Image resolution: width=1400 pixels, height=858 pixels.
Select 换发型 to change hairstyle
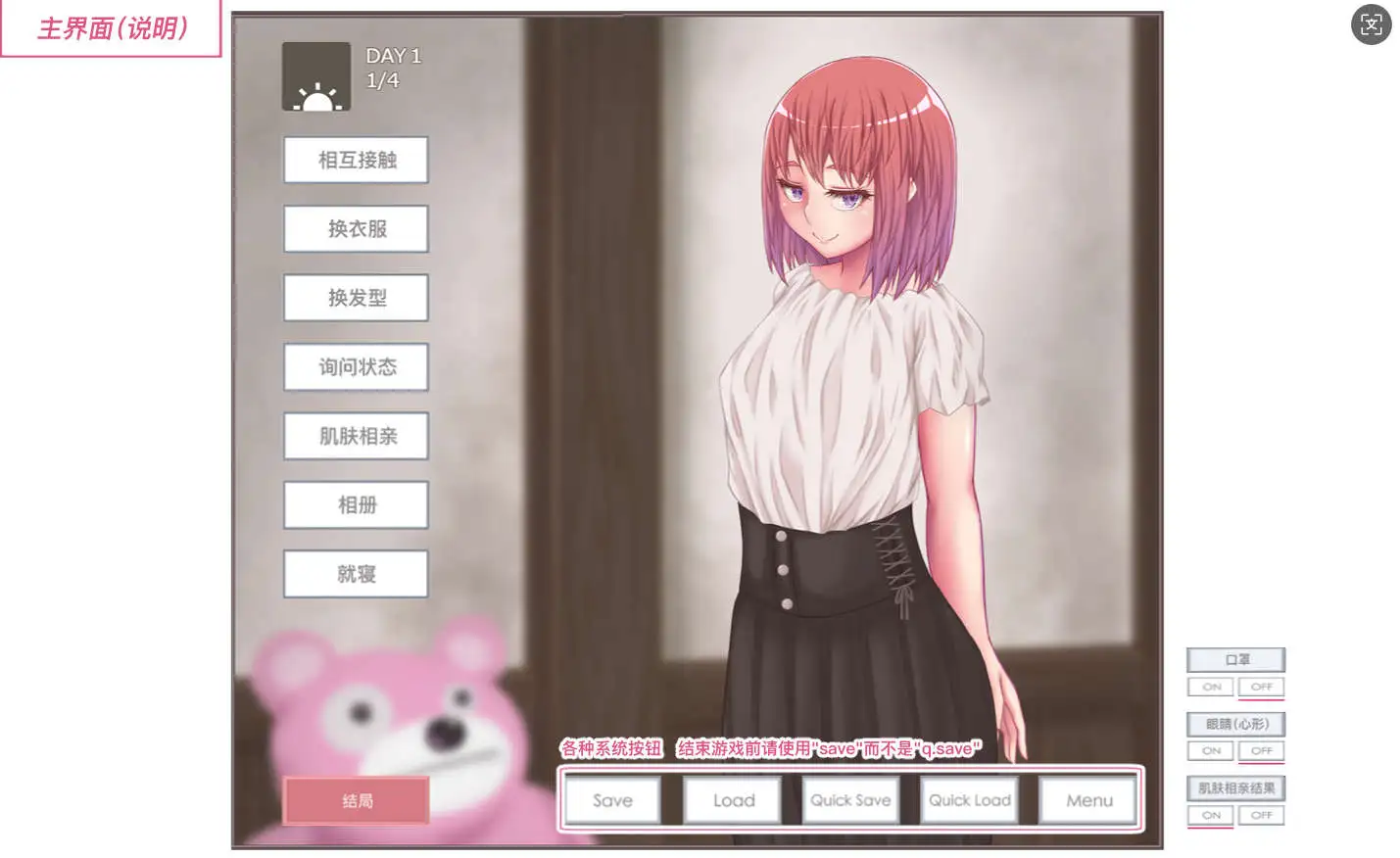[x=355, y=298]
